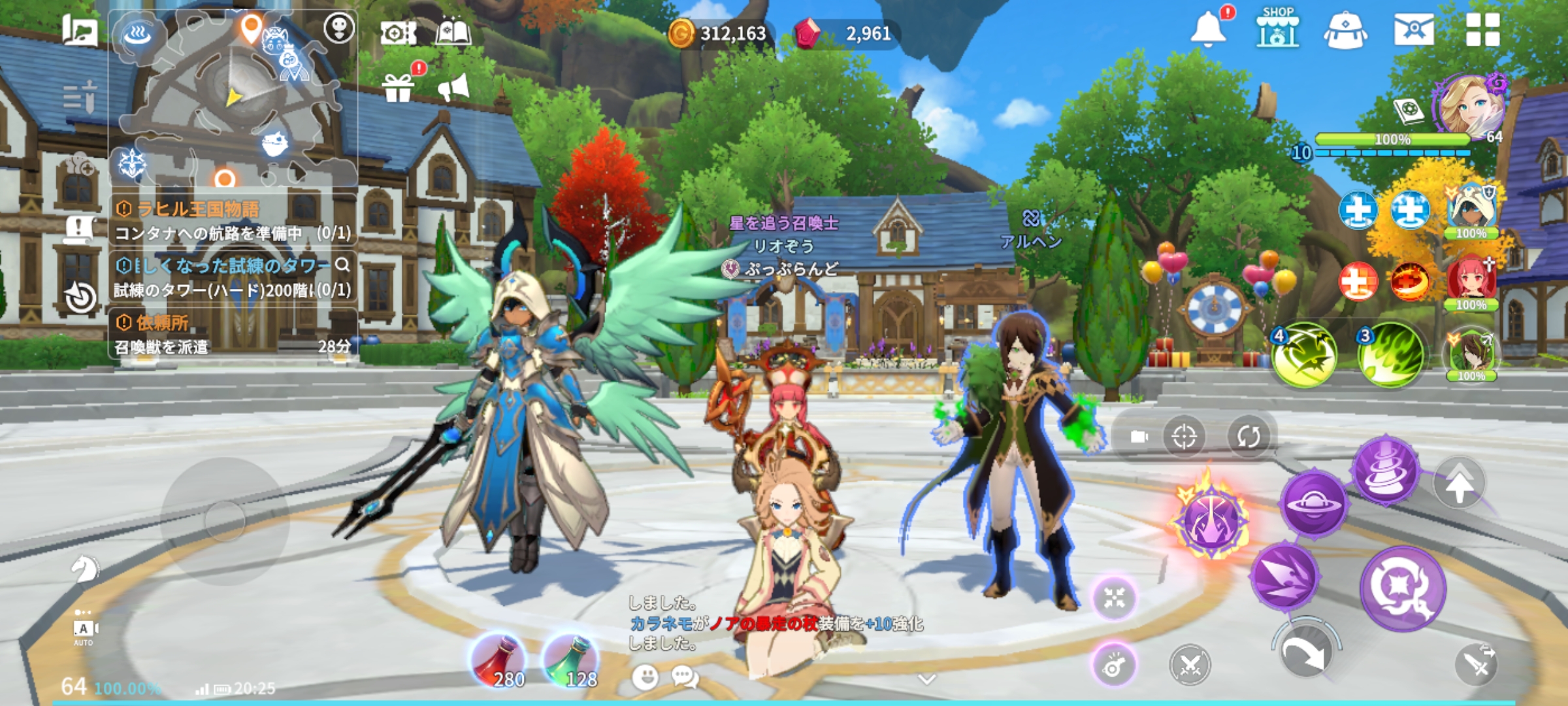Open the chat speech bubbles button

pyautogui.click(x=684, y=677)
